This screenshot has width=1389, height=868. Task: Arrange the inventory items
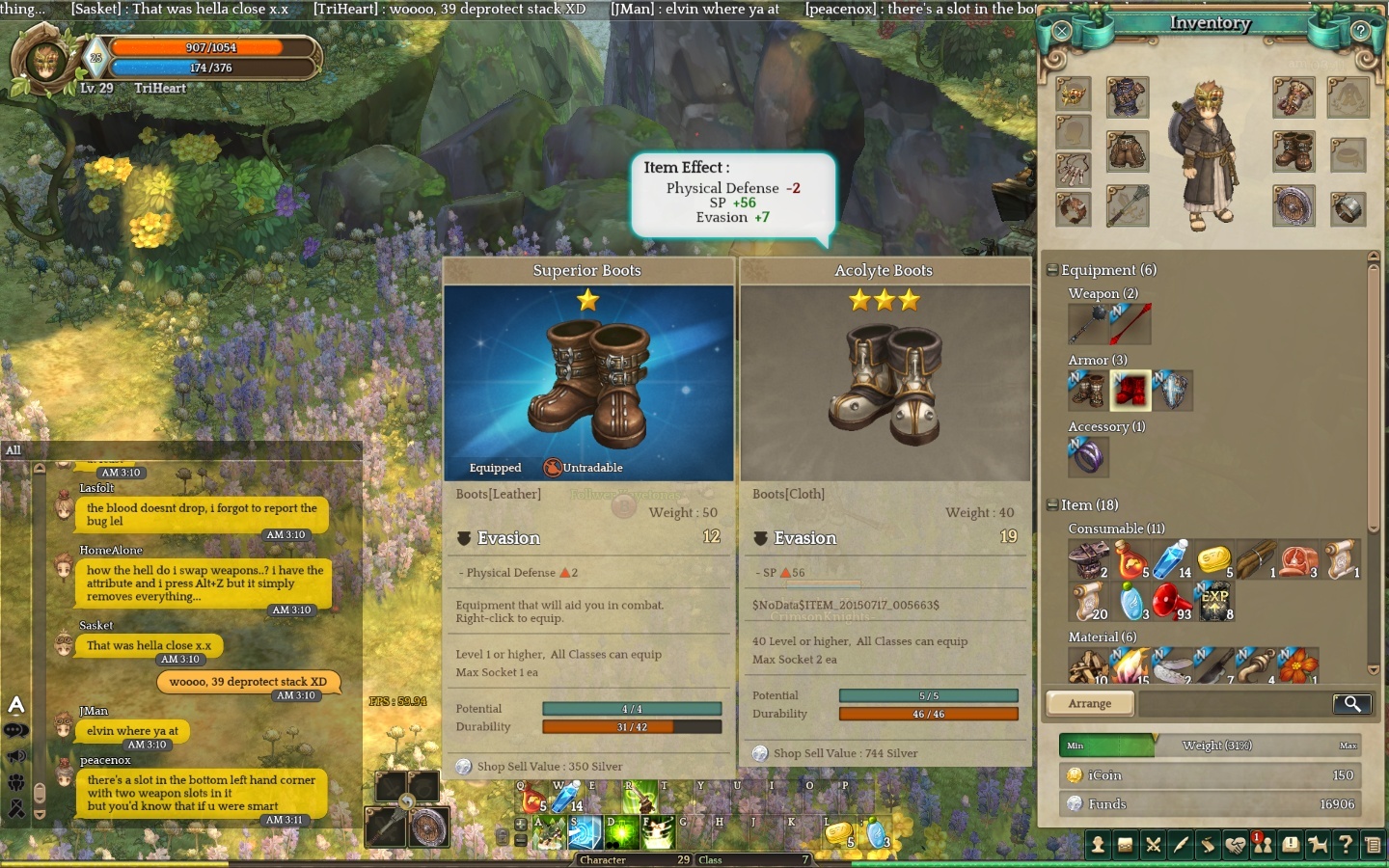tap(1090, 704)
